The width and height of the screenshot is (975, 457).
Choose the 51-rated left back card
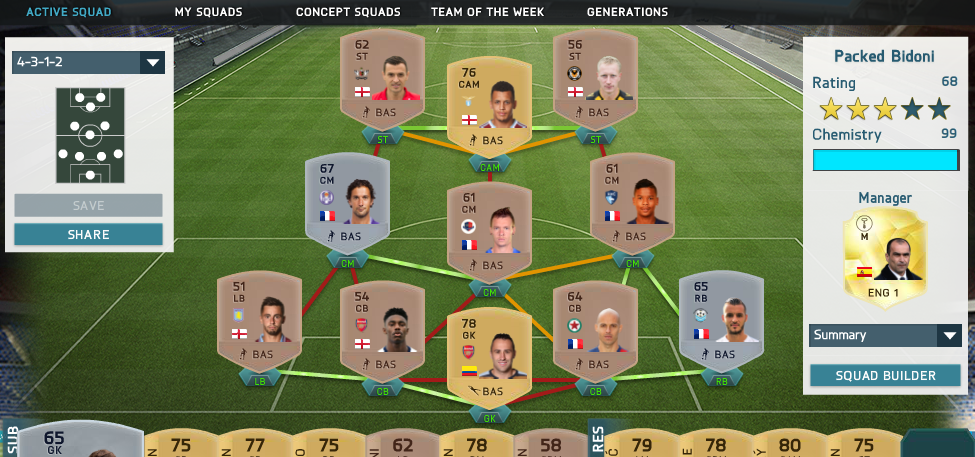(259, 318)
